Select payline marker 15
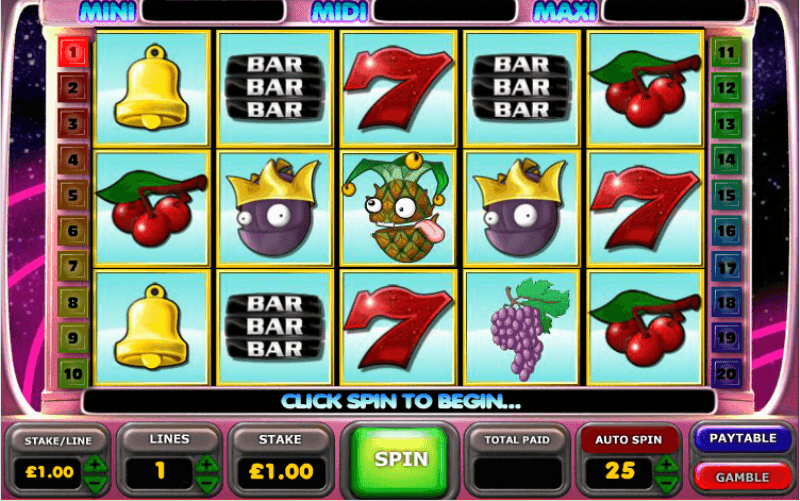 coord(725,195)
